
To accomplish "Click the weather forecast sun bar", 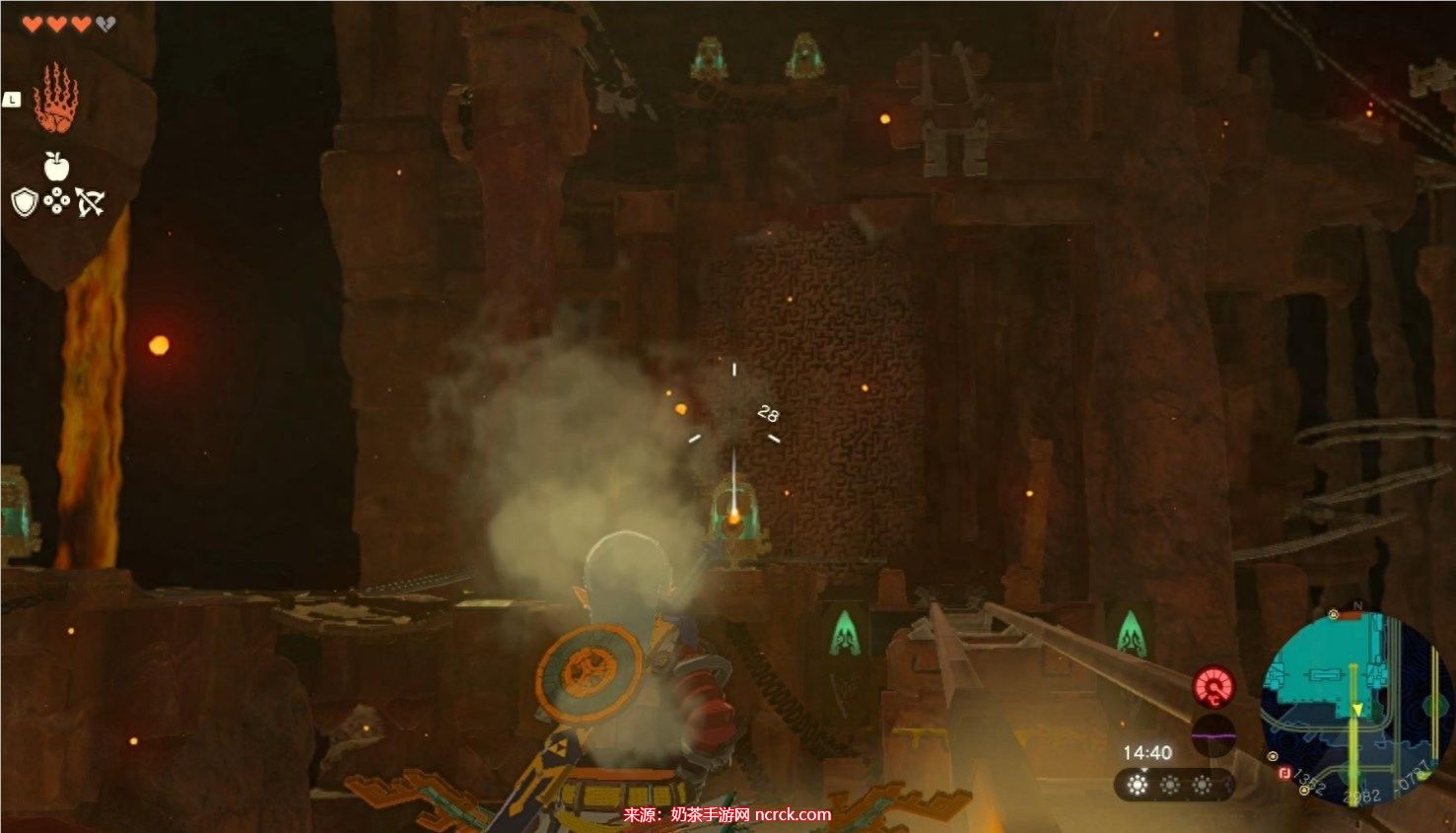I will pos(1171,785).
